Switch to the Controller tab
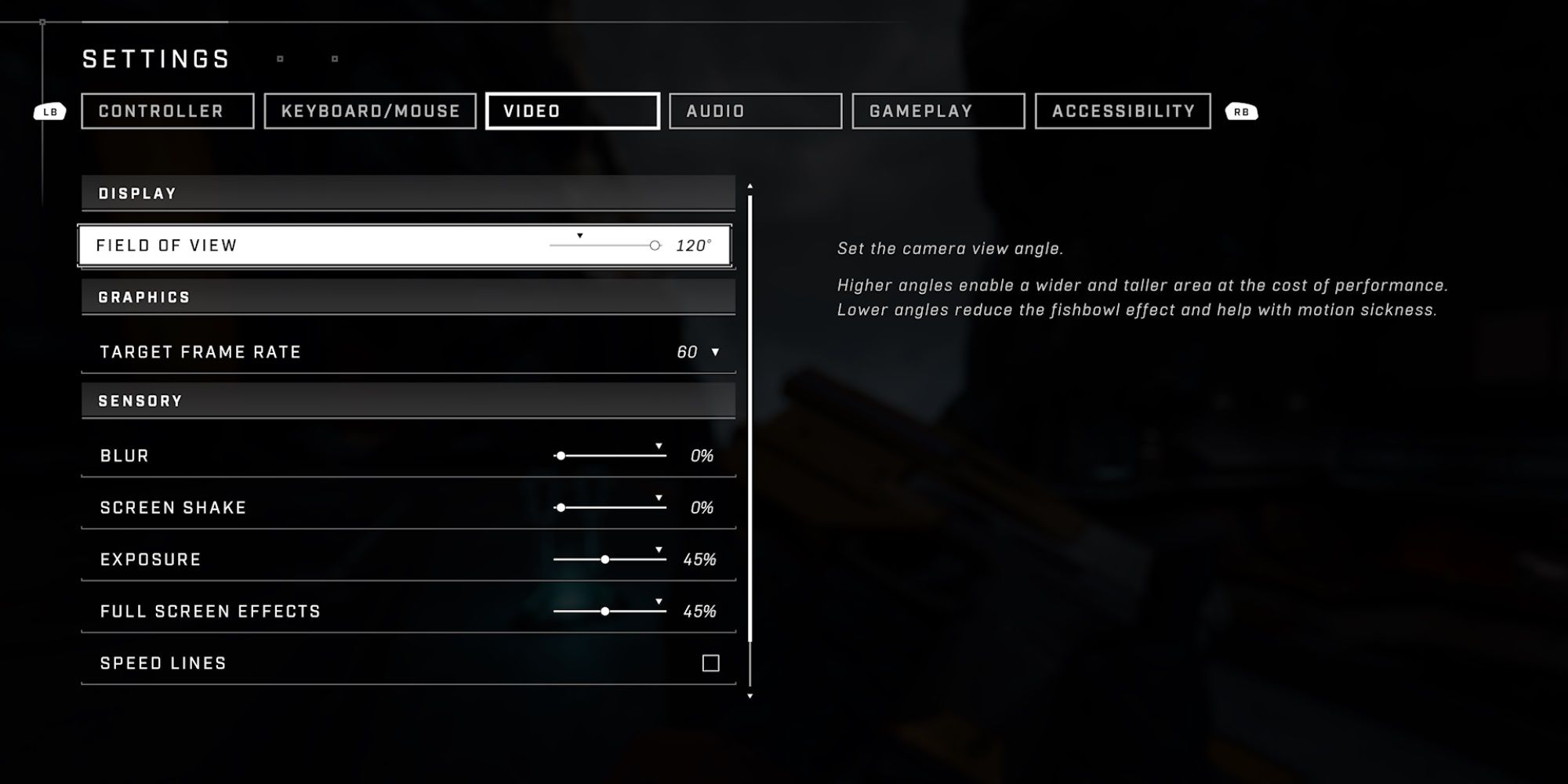The height and width of the screenshot is (784, 1568). pyautogui.click(x=166, y=111)
